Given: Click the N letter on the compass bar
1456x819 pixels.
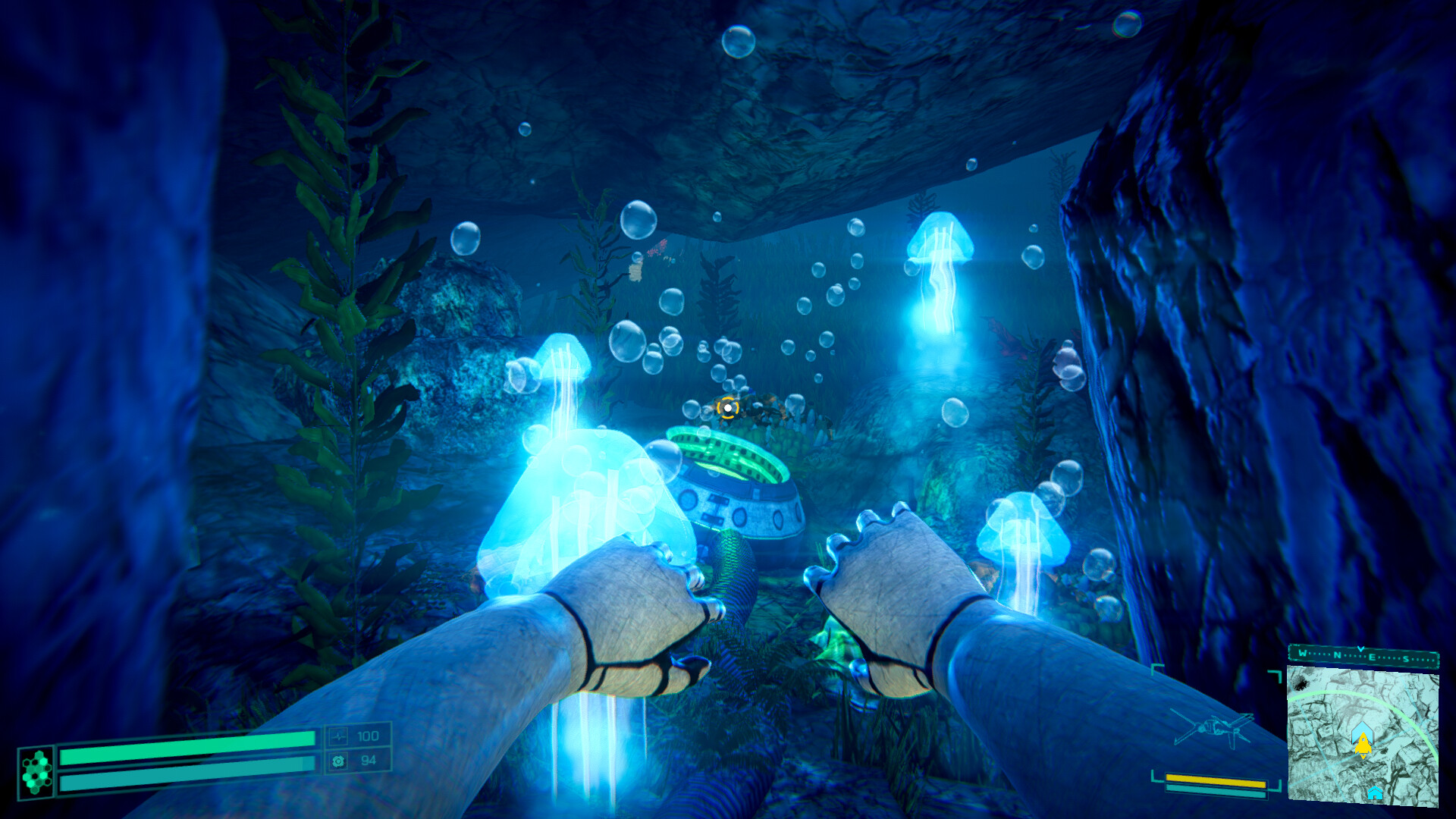Looking at the screenshot, I should [1338, 655].
